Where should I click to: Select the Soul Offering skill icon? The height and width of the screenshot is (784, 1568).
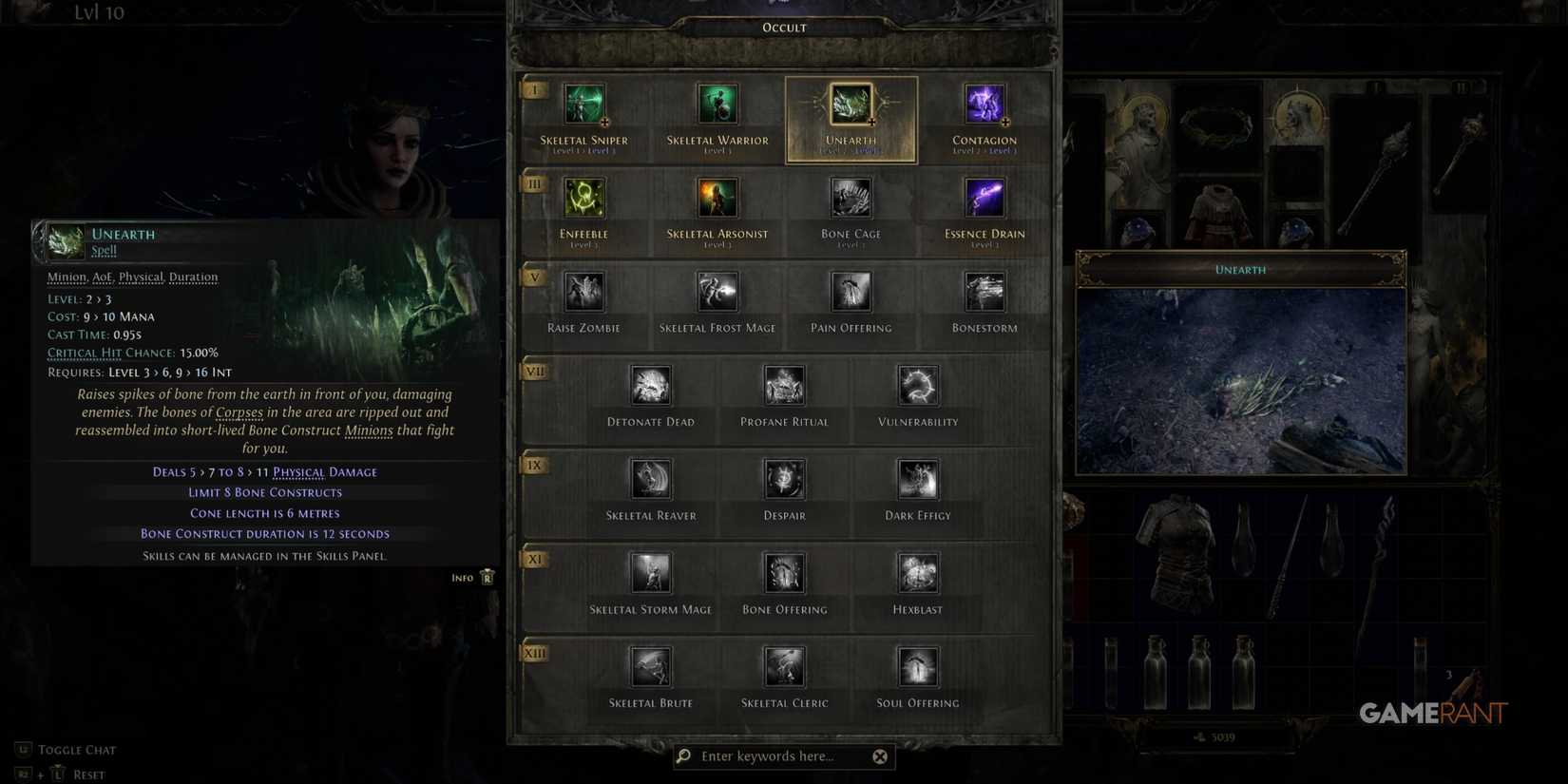[x=916, y=667]
